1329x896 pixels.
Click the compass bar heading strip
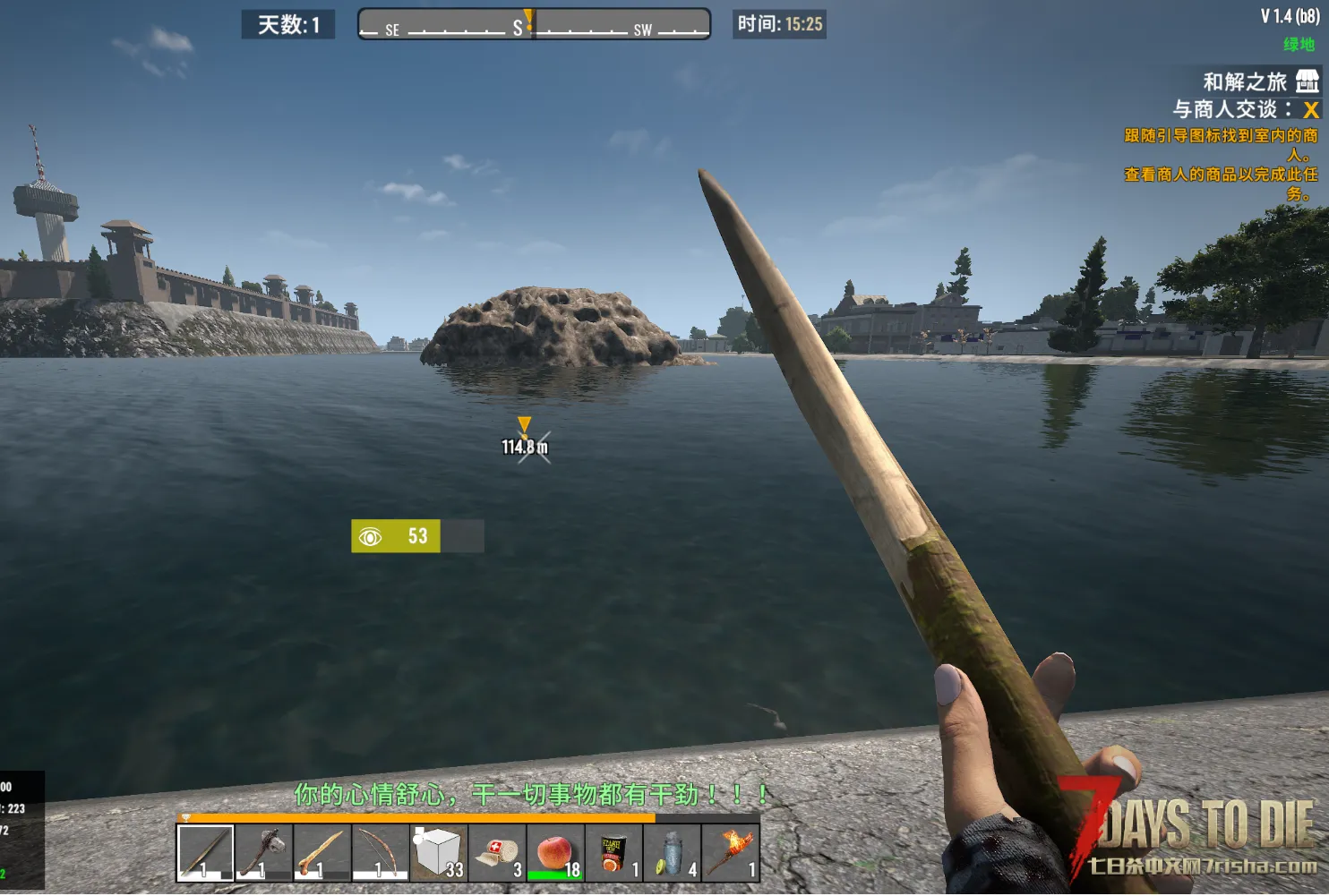[x=534, y=24]
